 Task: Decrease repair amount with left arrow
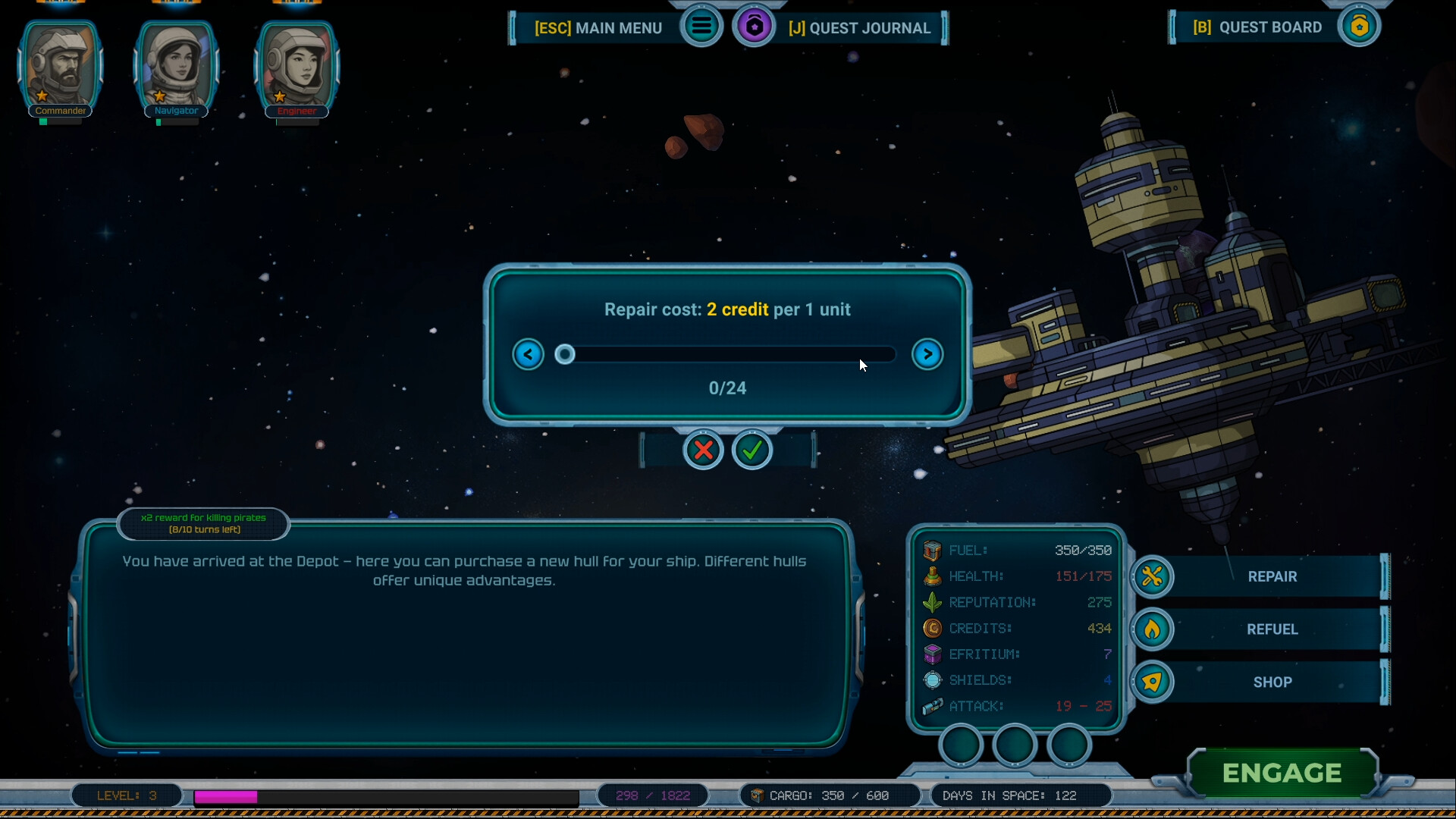point(528,354)
